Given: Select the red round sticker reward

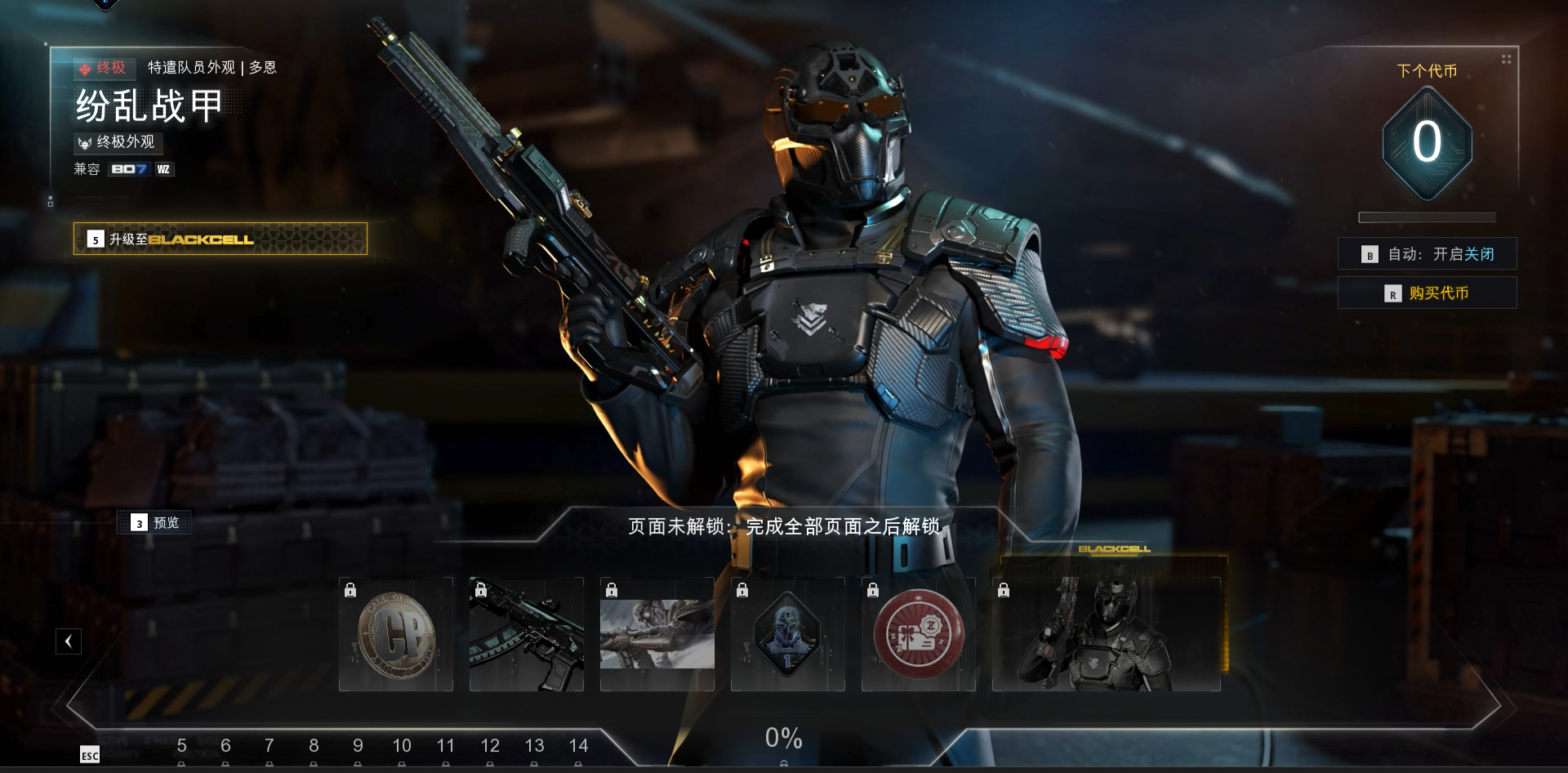Looking at the screenshot, I should click(919, 635).
